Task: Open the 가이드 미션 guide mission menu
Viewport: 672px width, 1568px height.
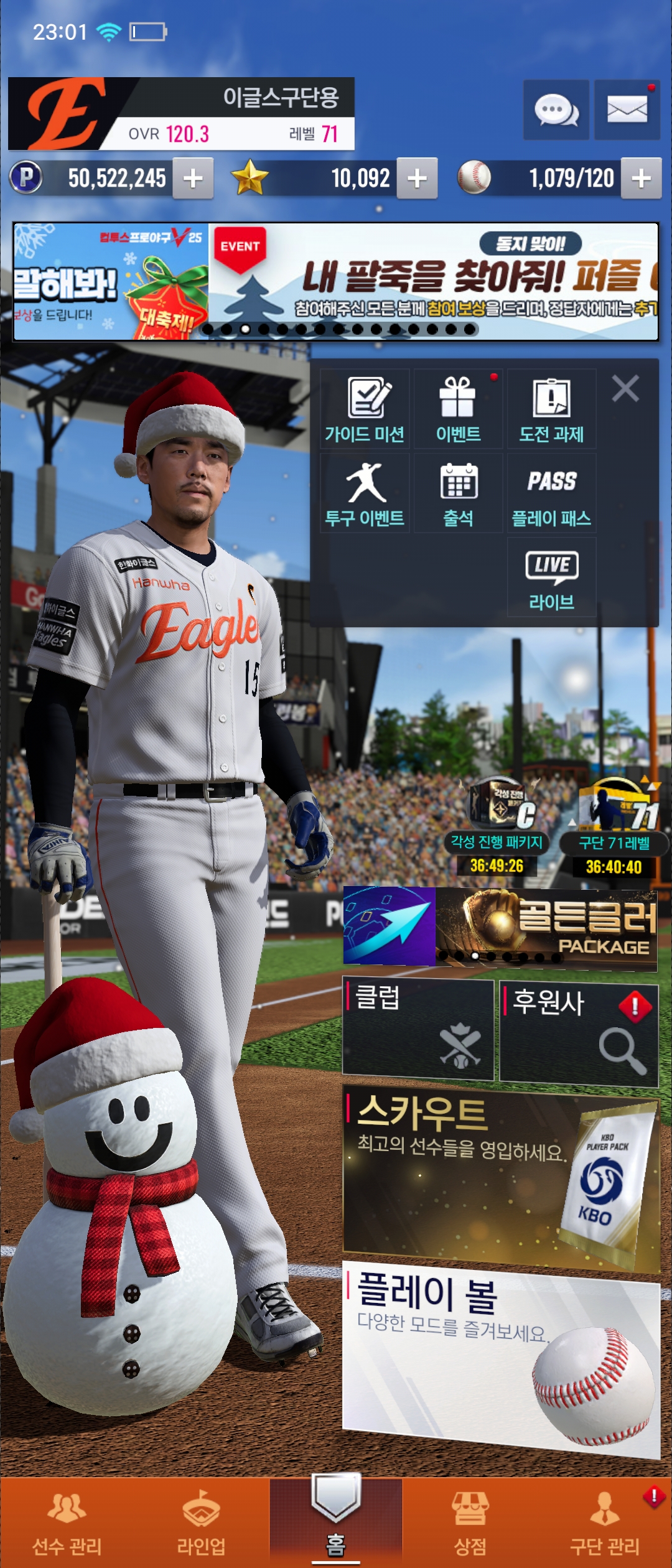Action: click(x=365, y=409)
